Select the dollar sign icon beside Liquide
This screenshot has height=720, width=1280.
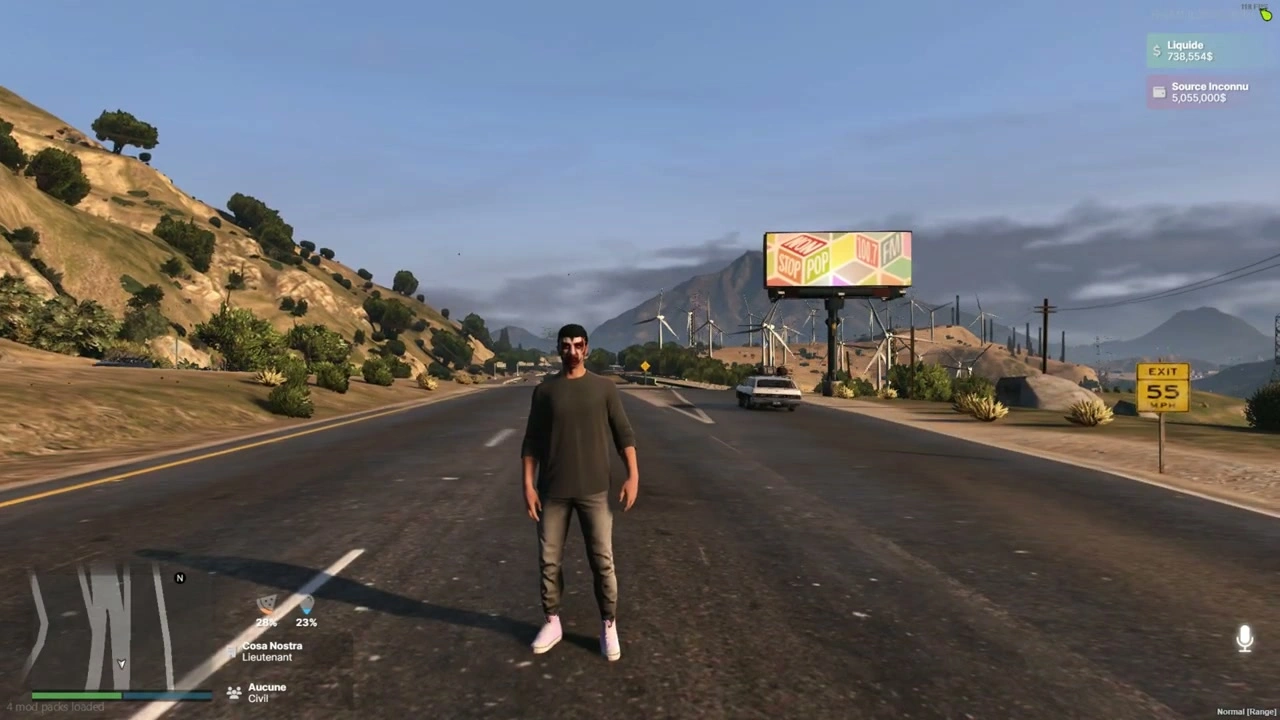pyautogui.click(x=1156, y=50)
